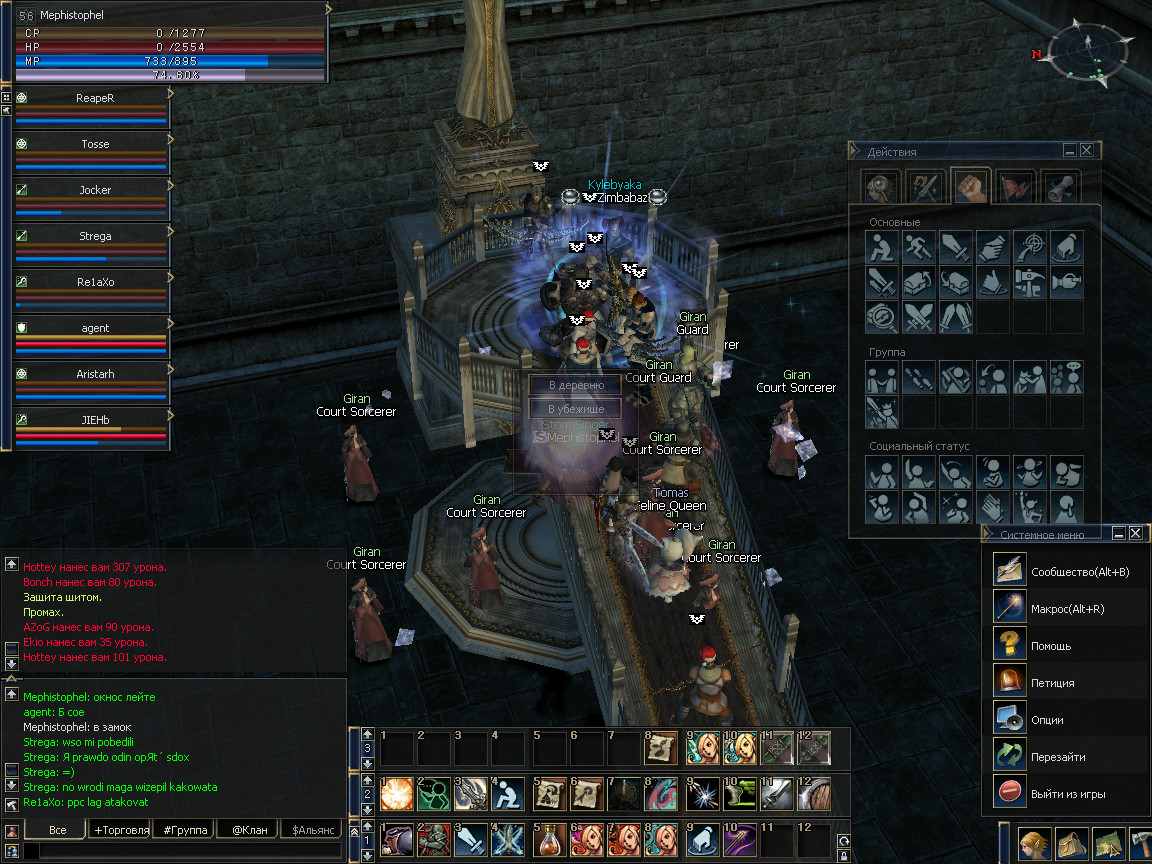Open the Макрос (Alt+R) entry
This screenshot has height=864, width=1152.
[x=1067, y=609]
